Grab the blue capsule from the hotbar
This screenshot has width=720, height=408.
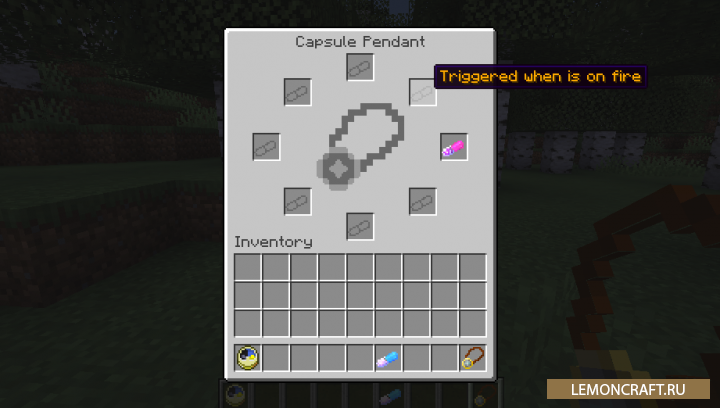pyautogui.click(x=388, y=358)
